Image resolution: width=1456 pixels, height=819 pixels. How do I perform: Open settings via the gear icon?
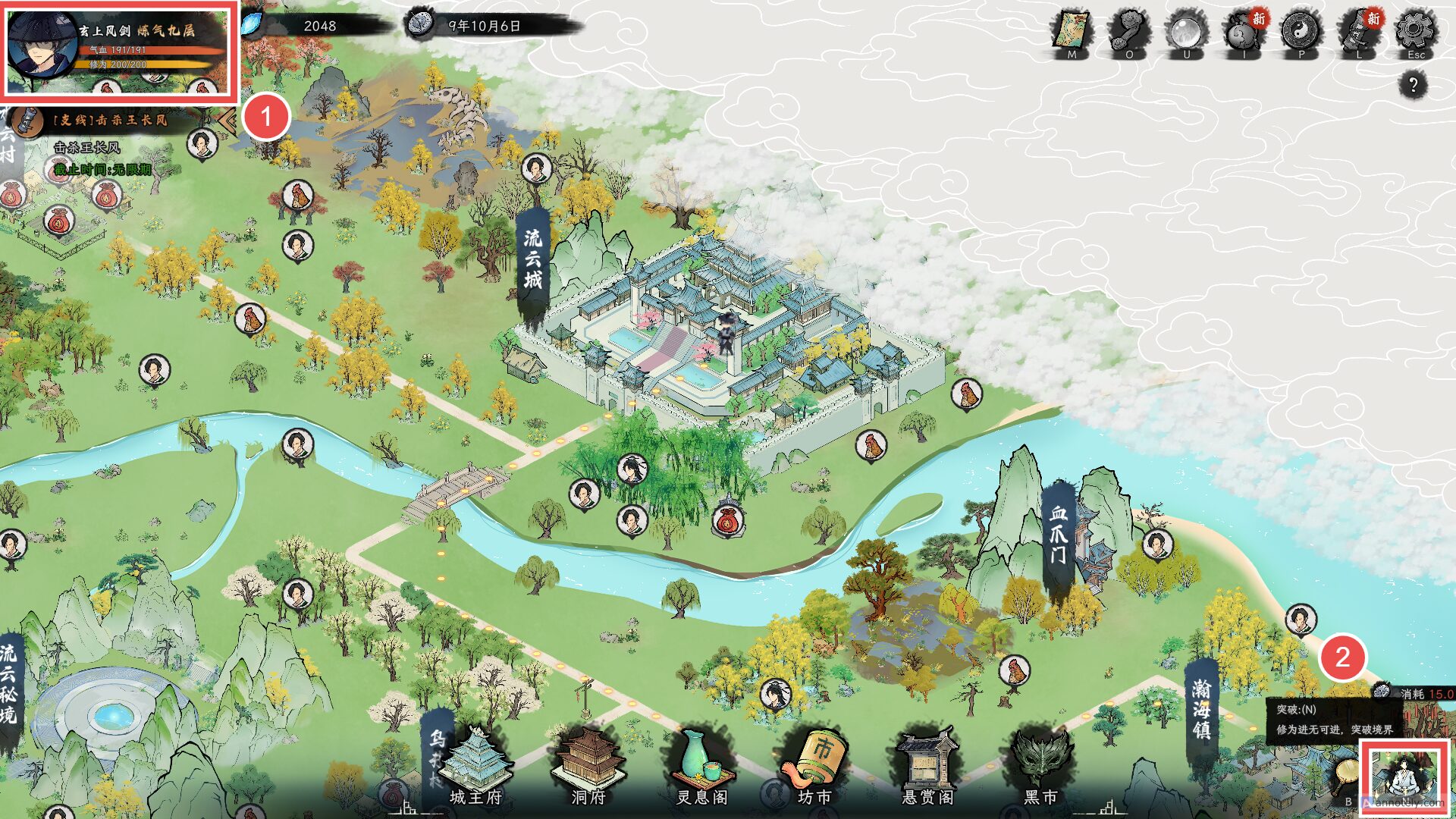coord(1416,32)
